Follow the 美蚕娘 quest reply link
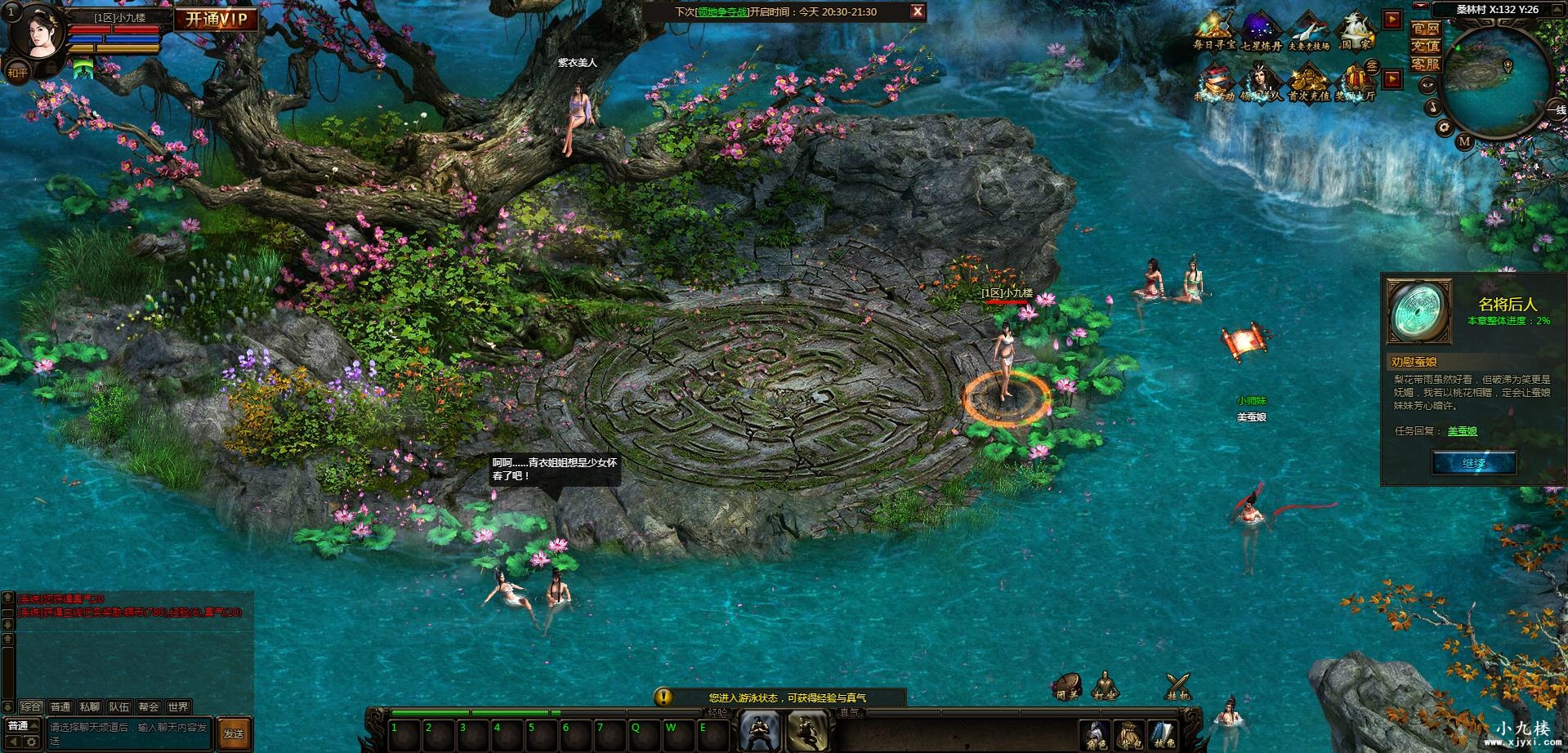1568x753 pixels. pyautogui.click(x=1462, y=431)
